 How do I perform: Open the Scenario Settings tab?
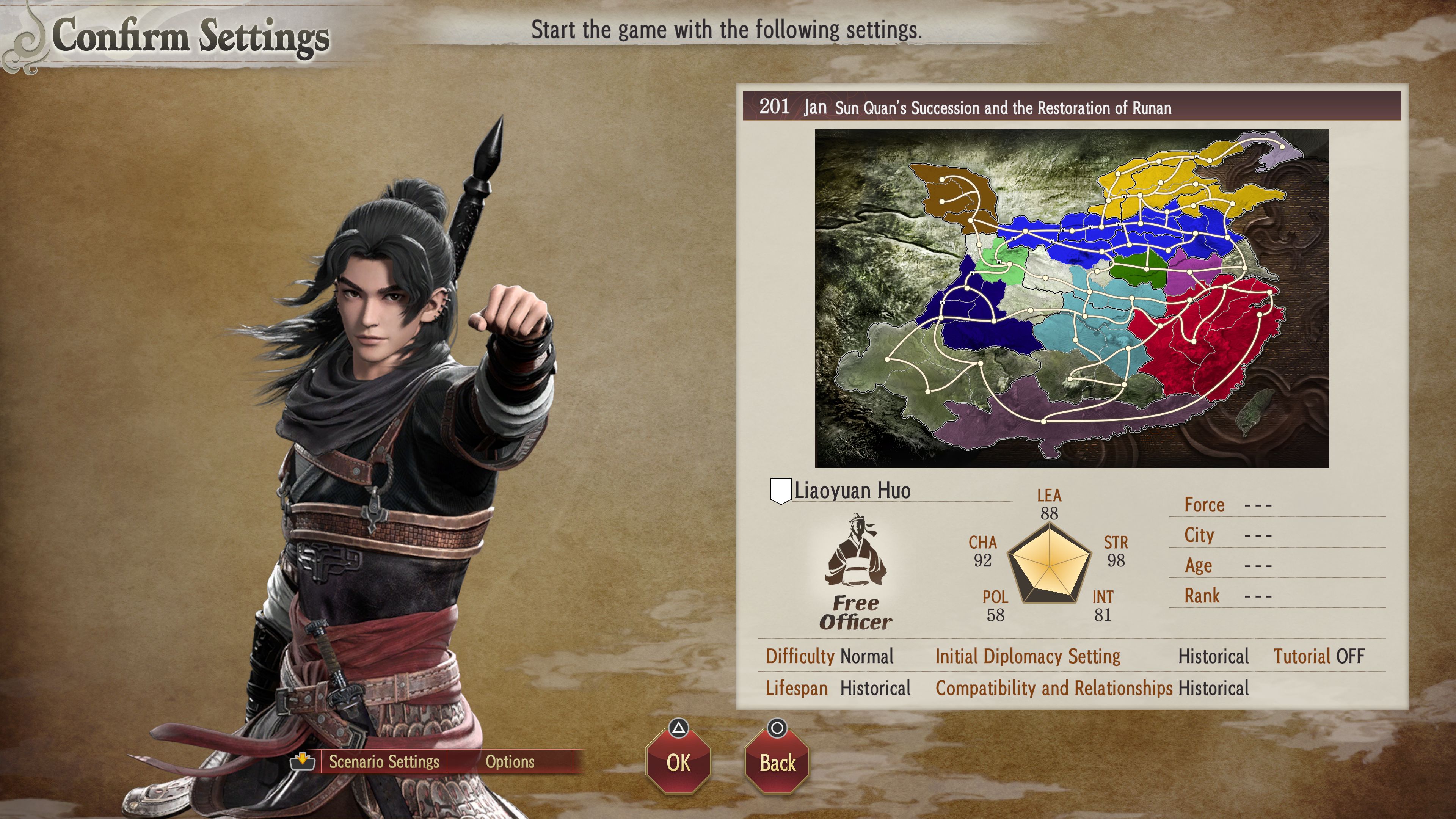(x=384, y=761)
